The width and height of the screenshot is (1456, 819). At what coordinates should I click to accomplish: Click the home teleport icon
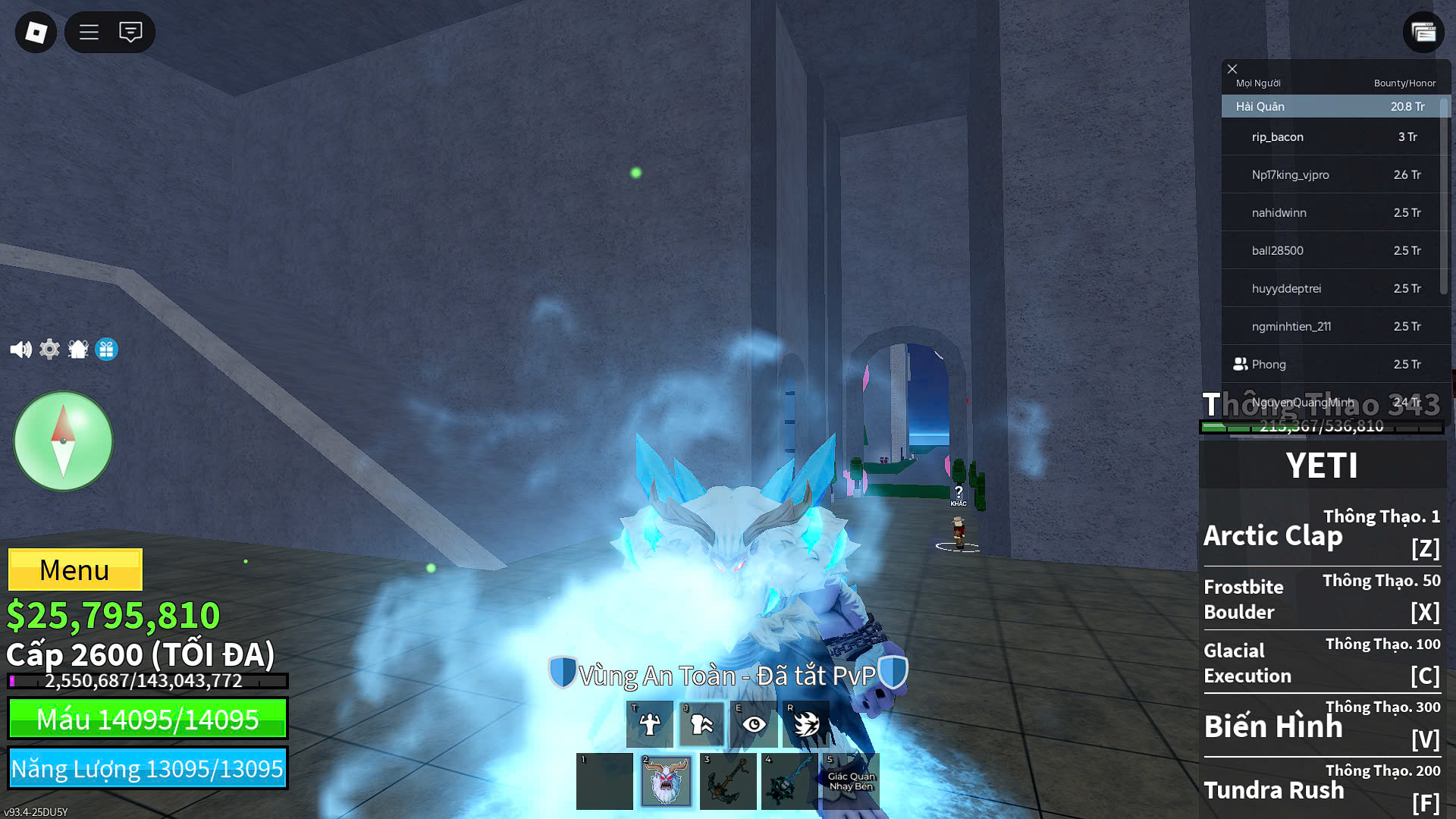click(x=78, y=349)
